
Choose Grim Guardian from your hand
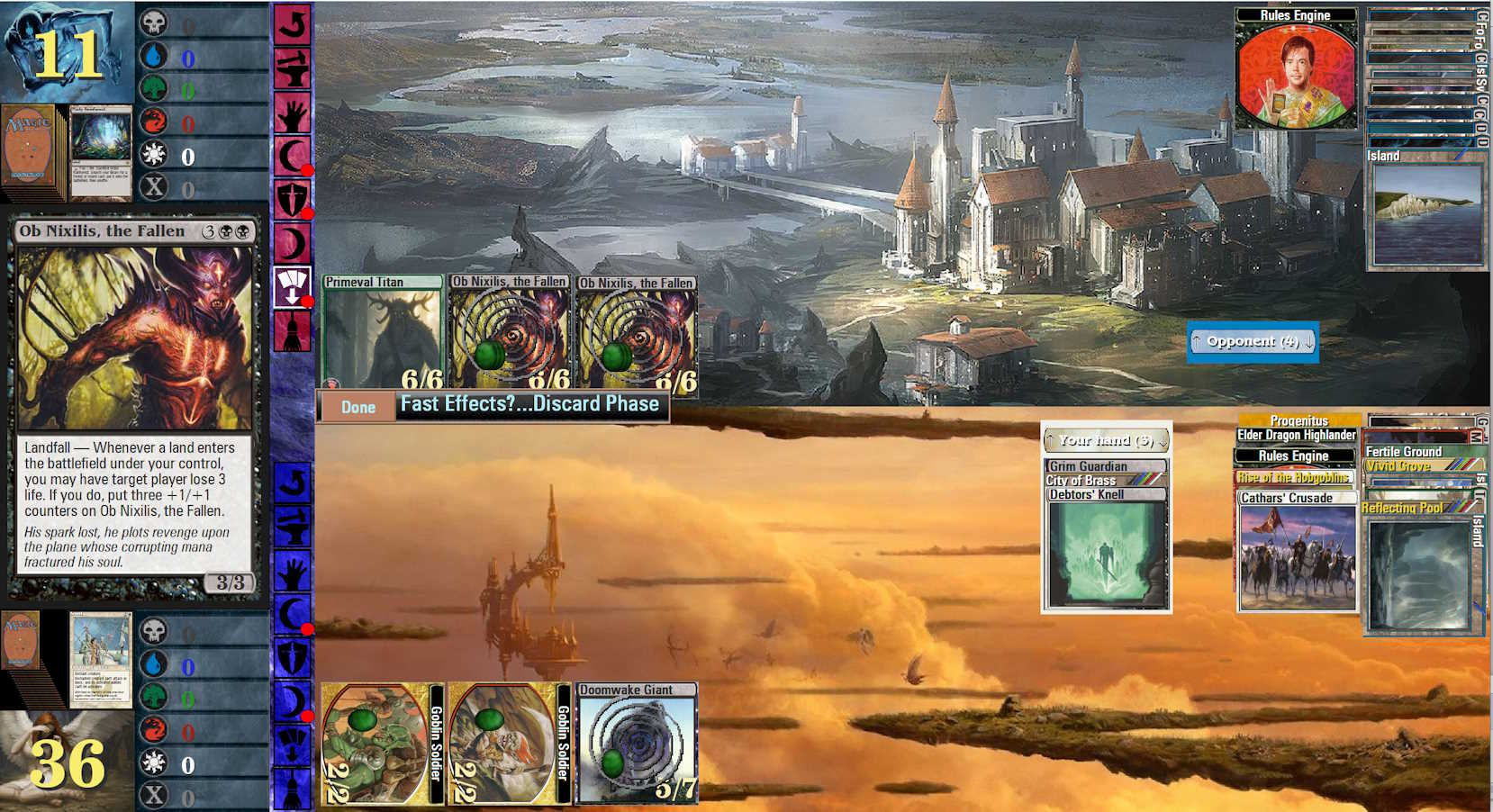(1106, 466)
